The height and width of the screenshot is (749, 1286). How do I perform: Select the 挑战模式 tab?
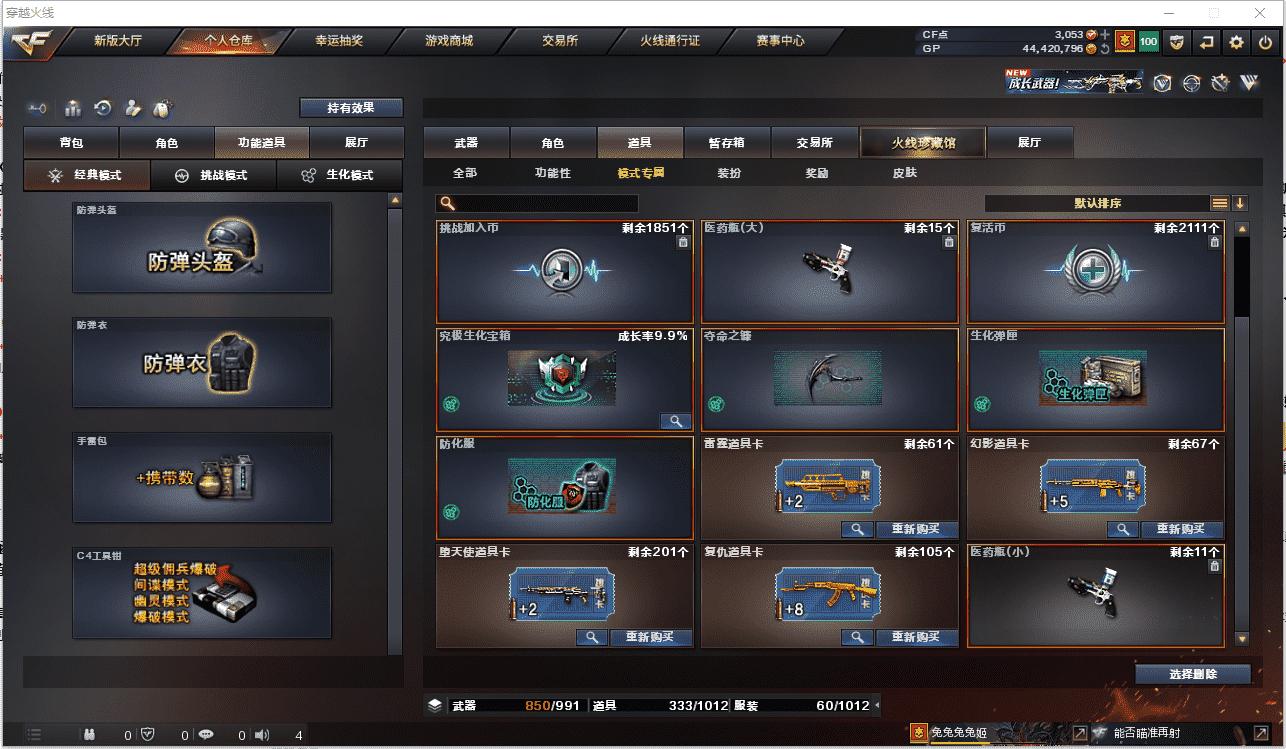coord(213,175)
